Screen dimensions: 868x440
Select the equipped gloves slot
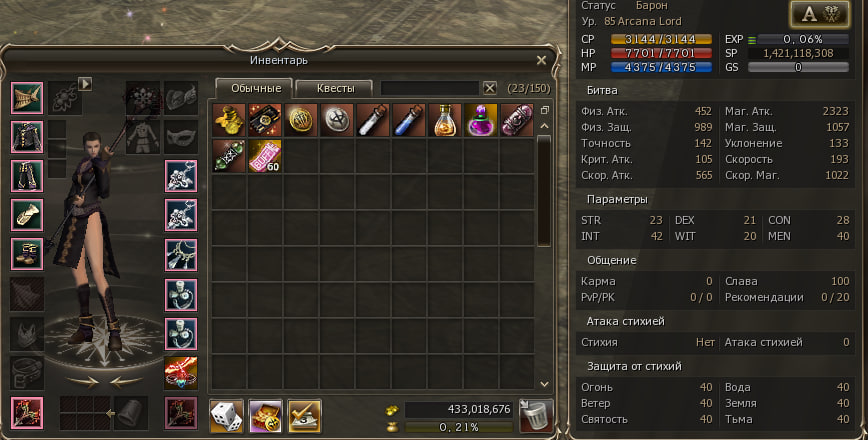27,214
